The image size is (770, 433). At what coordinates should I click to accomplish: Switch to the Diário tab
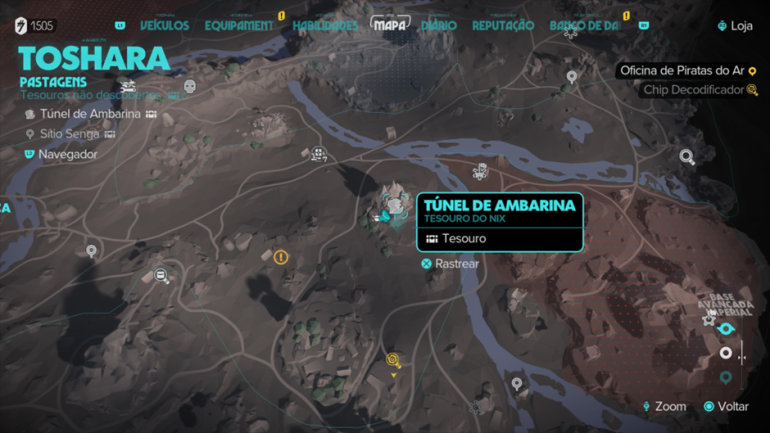click(439, 26)
